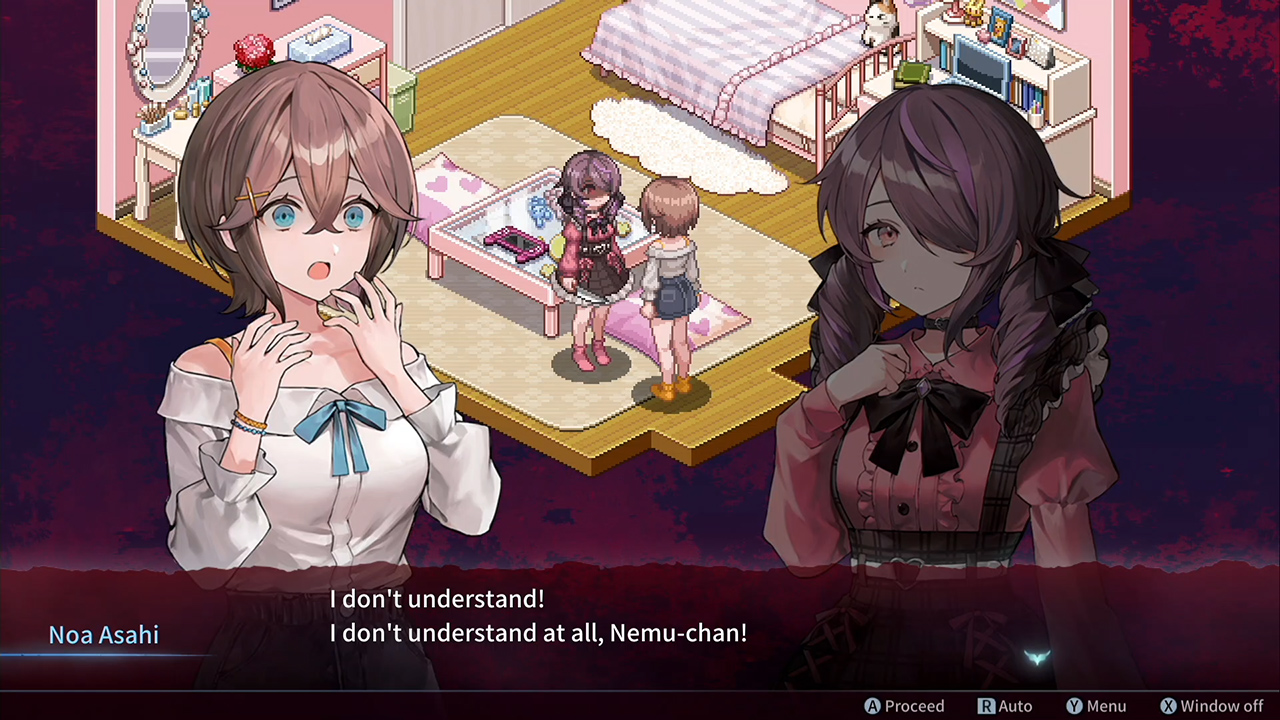Turn the dialogue window off

[1211, 705]
